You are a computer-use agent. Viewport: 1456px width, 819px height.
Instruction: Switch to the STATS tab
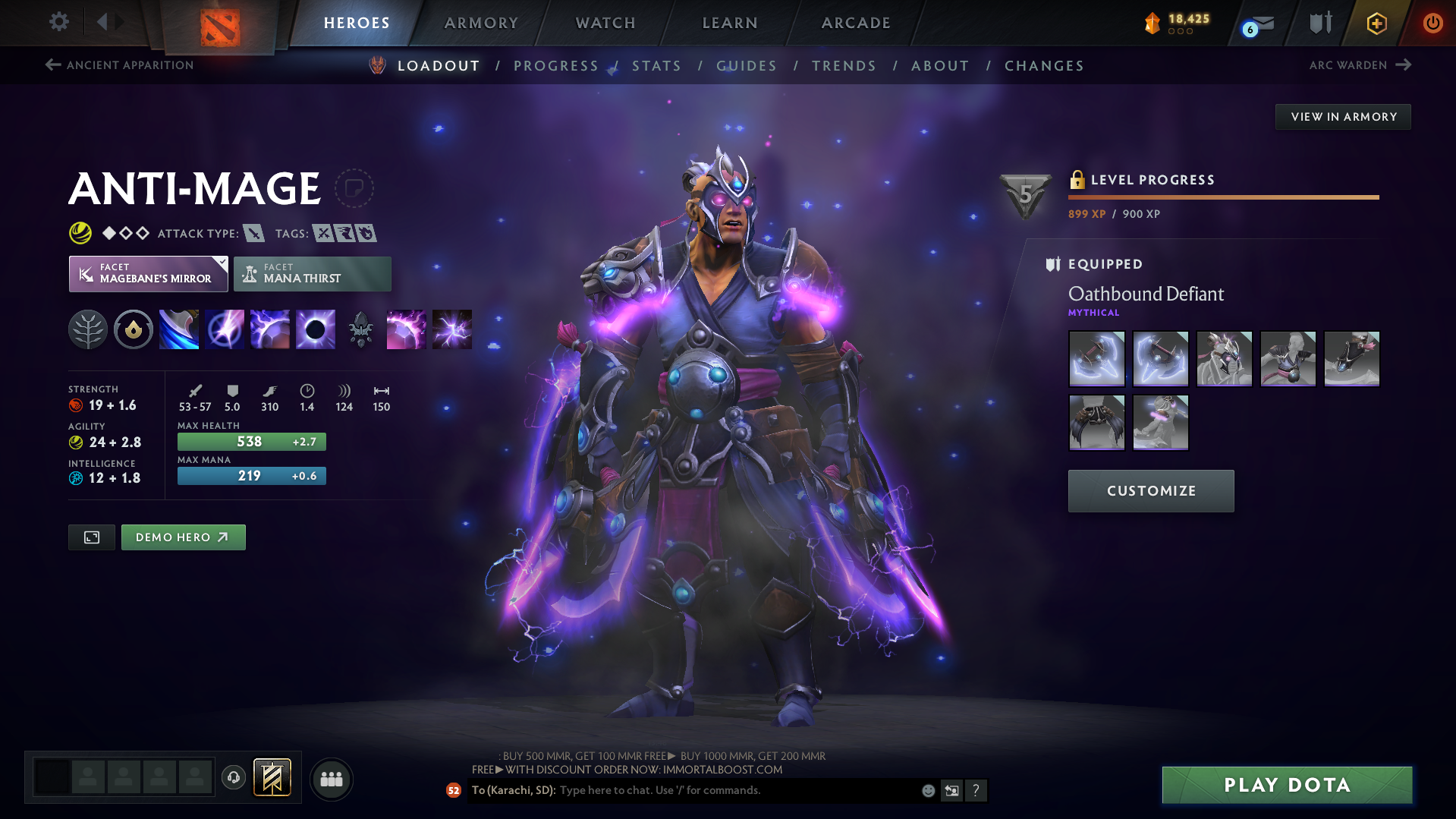656,65
